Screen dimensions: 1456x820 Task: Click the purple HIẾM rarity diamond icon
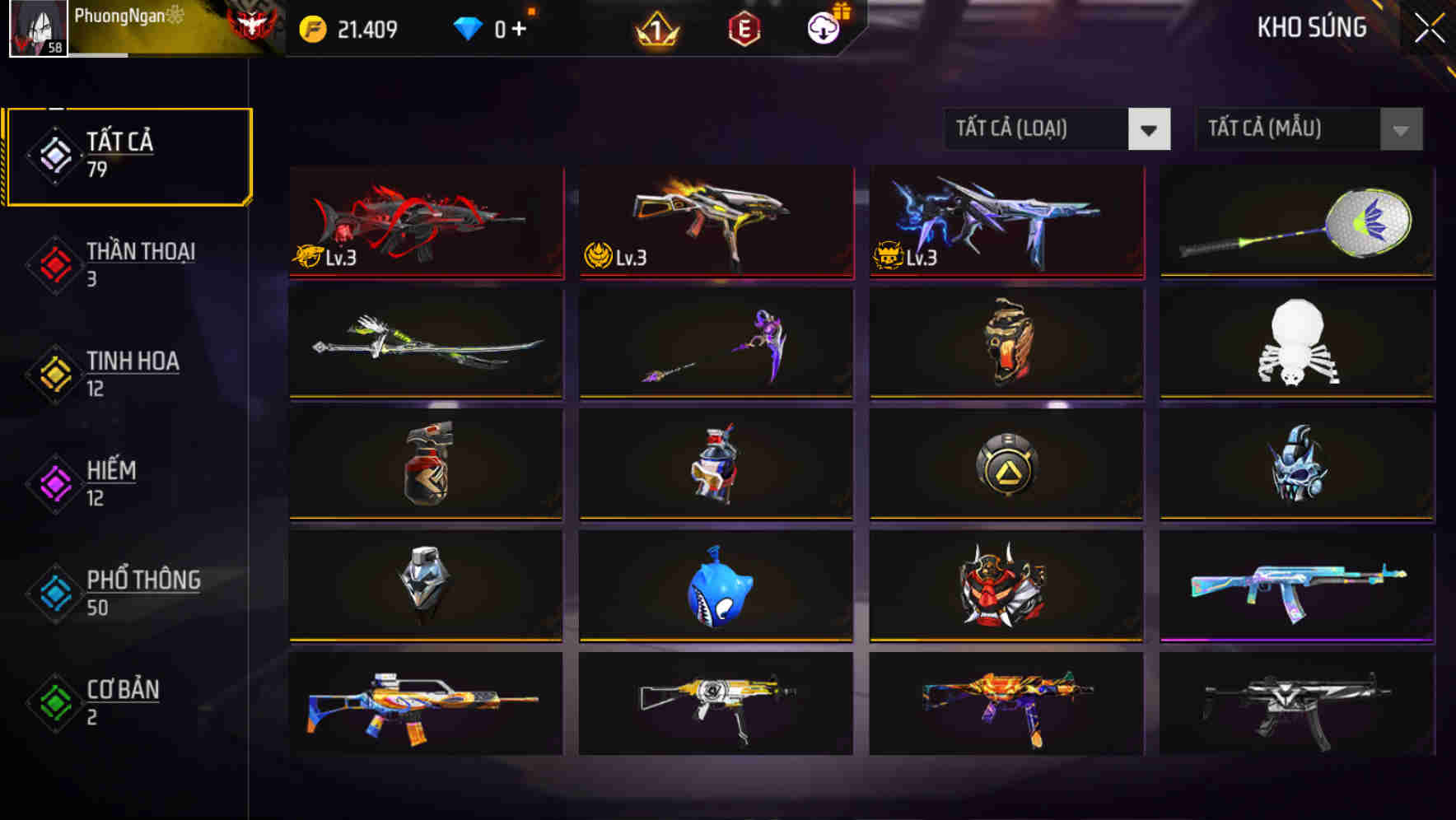[x=52, y=482]
